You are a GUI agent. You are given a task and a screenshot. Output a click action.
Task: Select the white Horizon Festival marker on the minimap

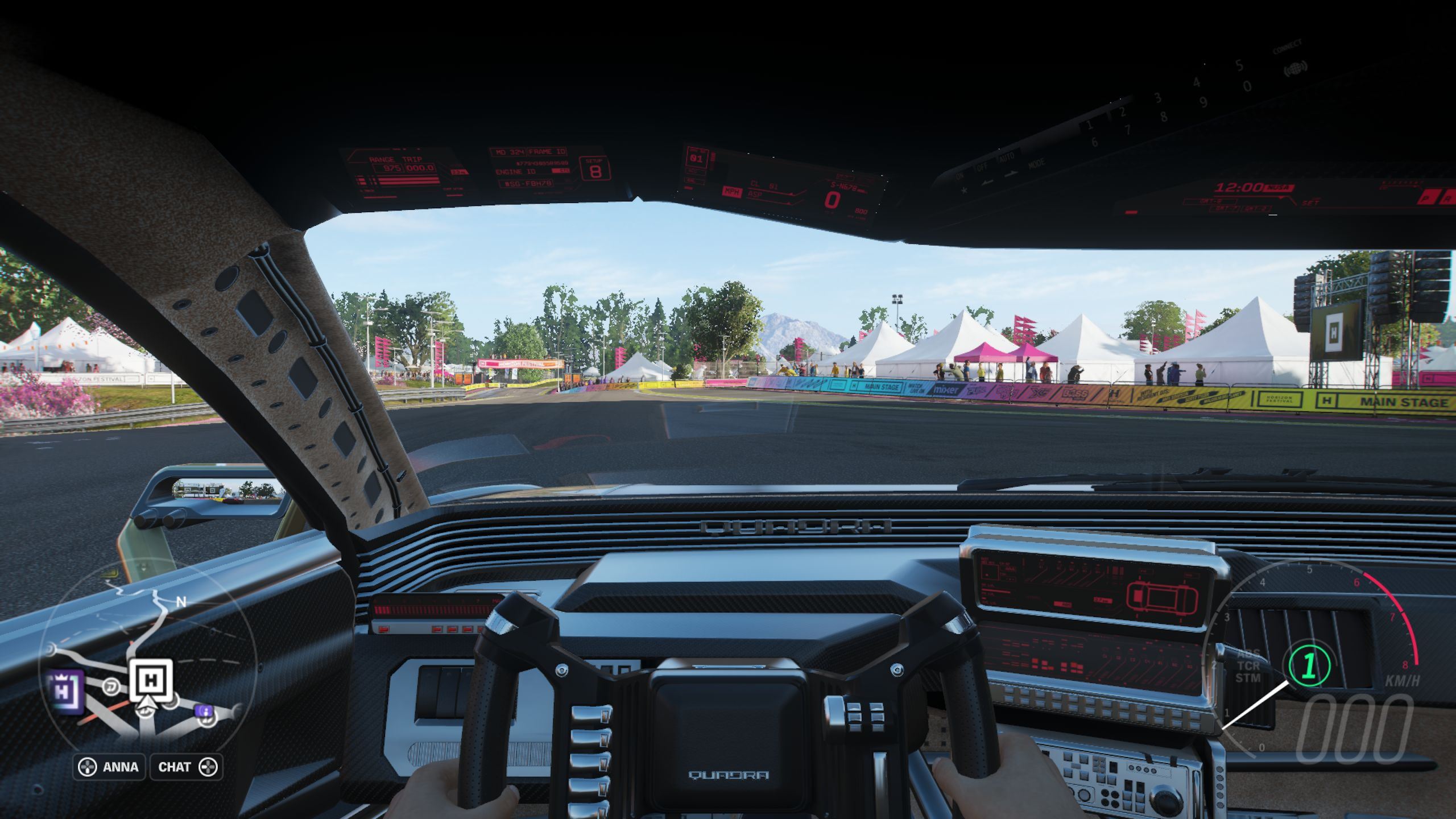coord(151,680)
